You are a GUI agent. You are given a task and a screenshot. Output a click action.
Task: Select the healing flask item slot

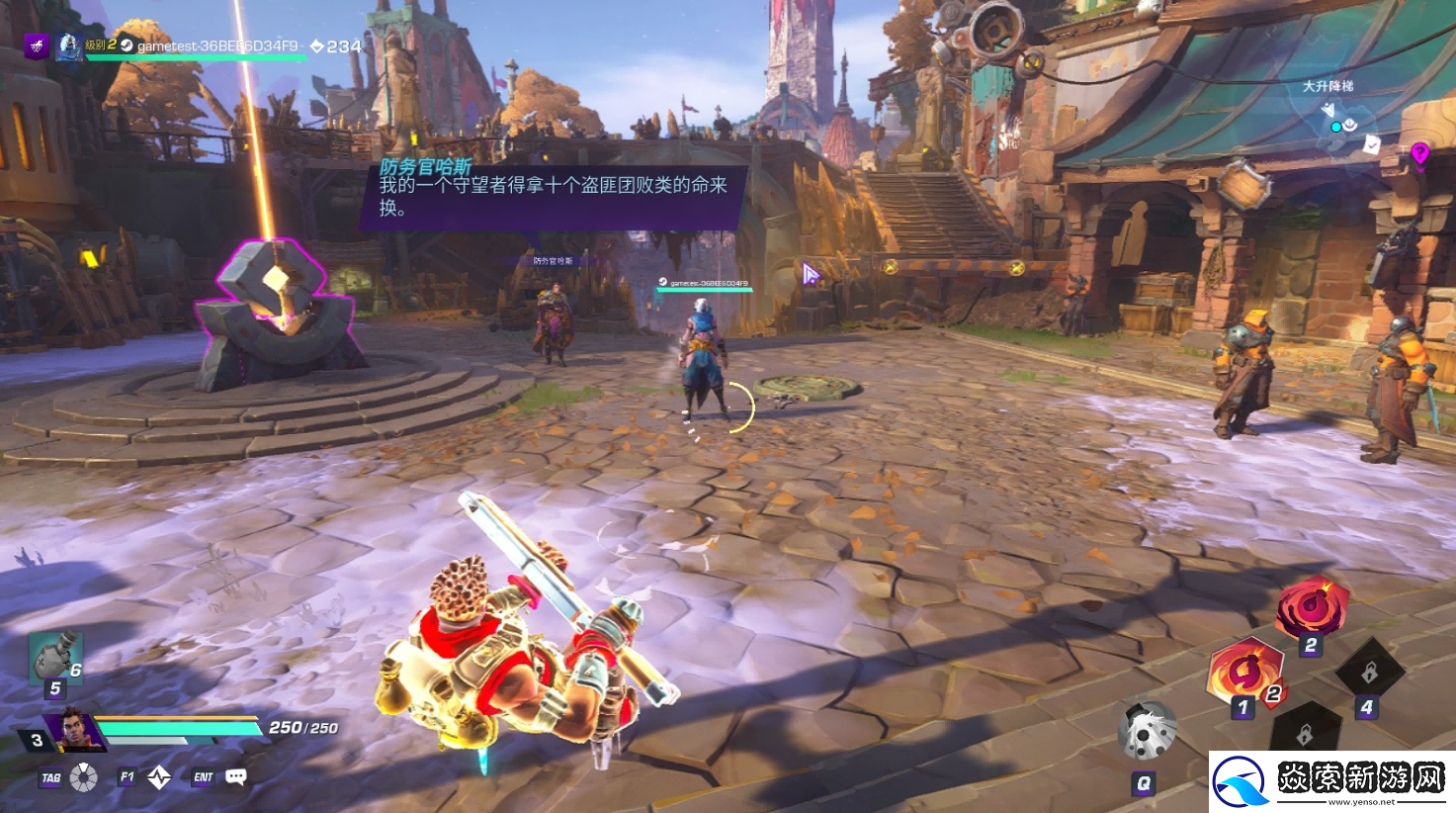tap(53, 658)
